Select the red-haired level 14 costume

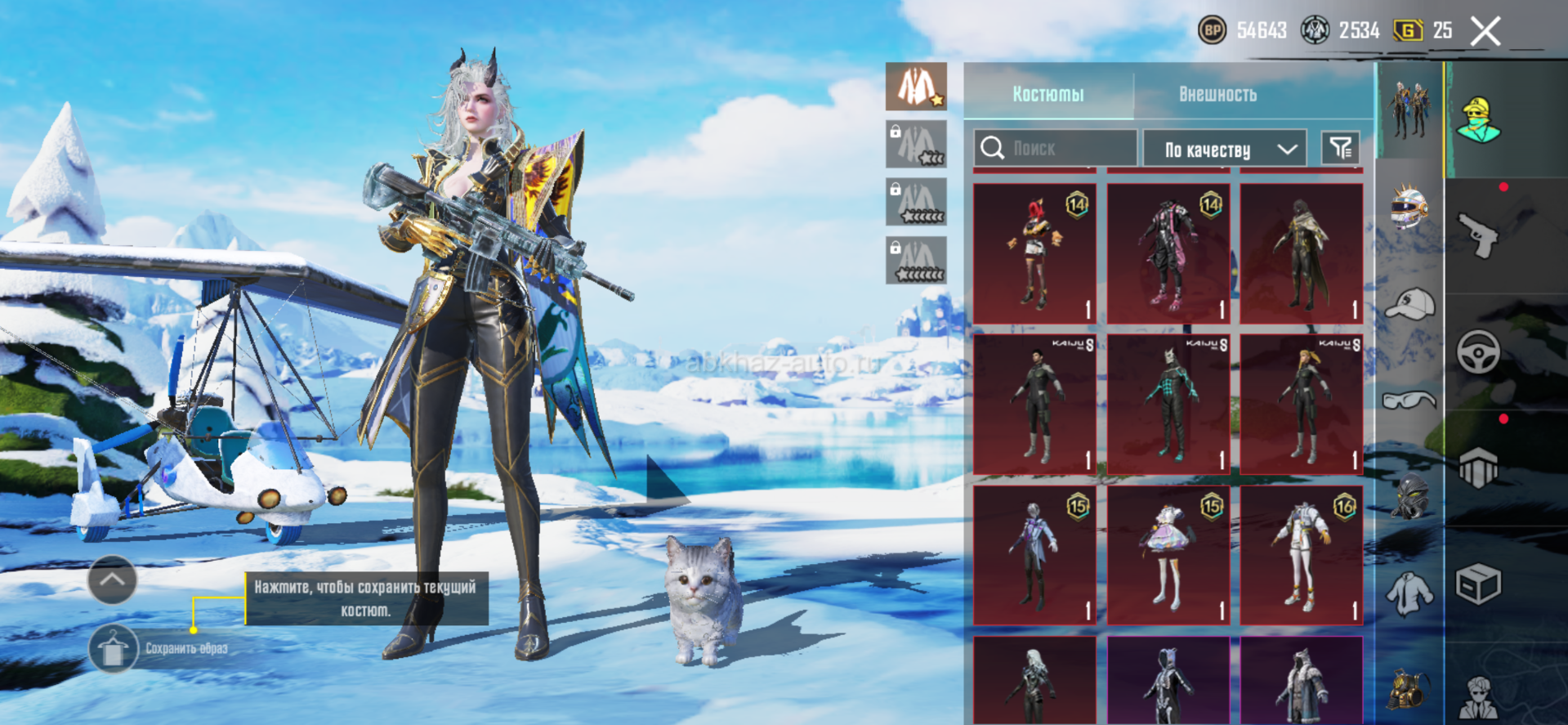[x=1034, y=253]
